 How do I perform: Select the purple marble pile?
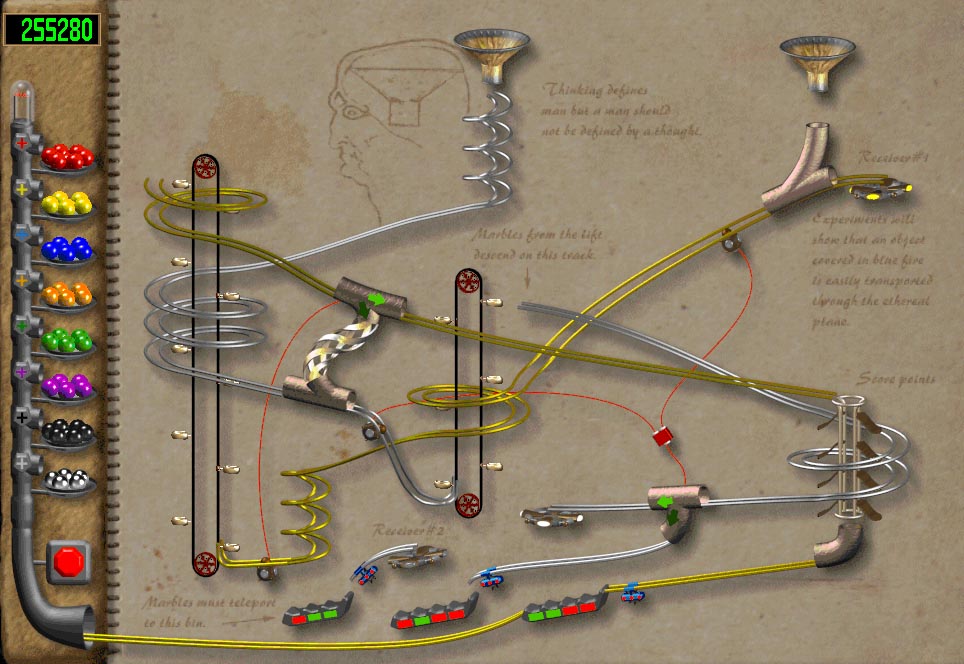coord(68,386)
